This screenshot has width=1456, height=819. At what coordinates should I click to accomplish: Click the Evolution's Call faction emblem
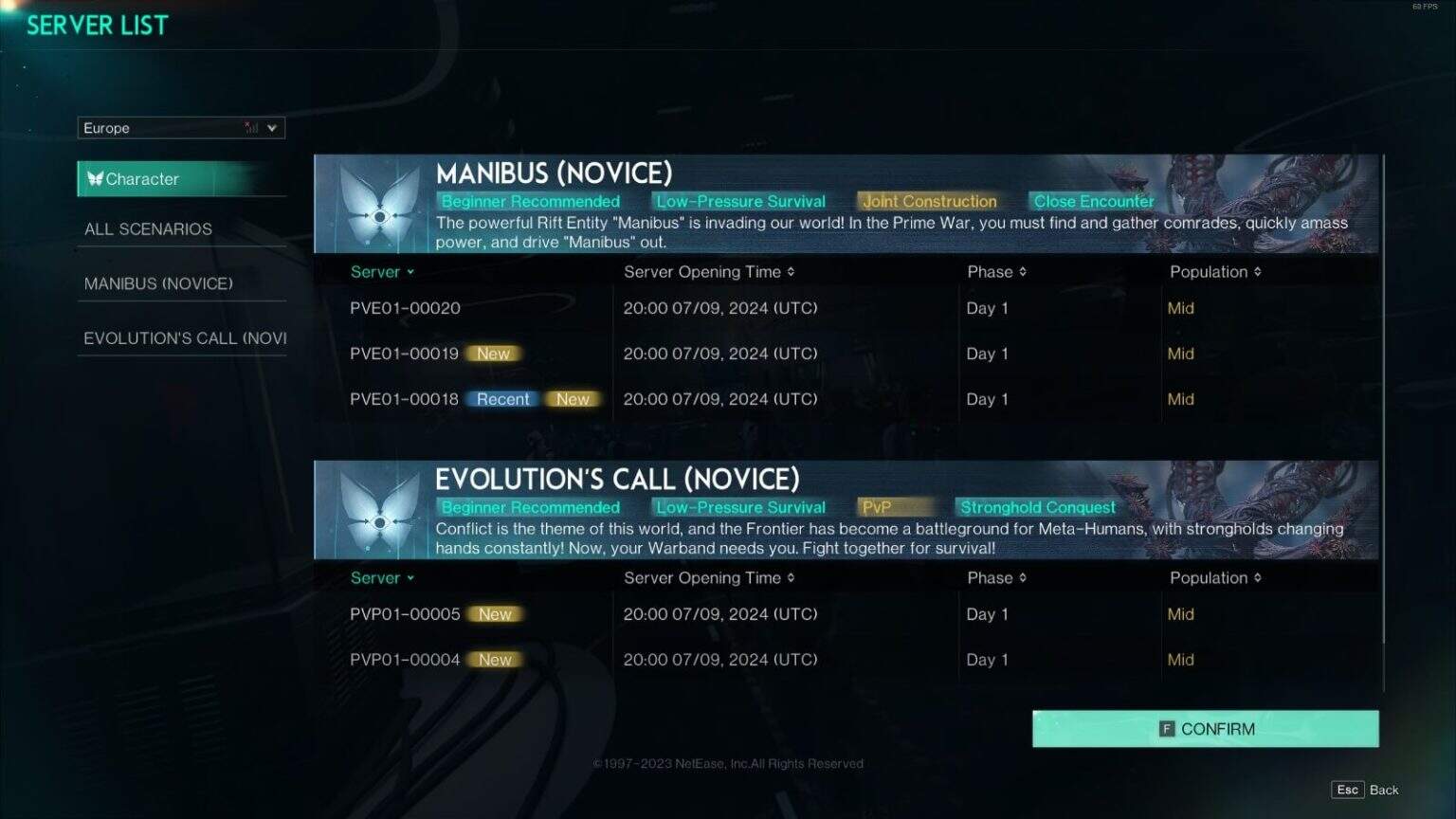point(378,510)
